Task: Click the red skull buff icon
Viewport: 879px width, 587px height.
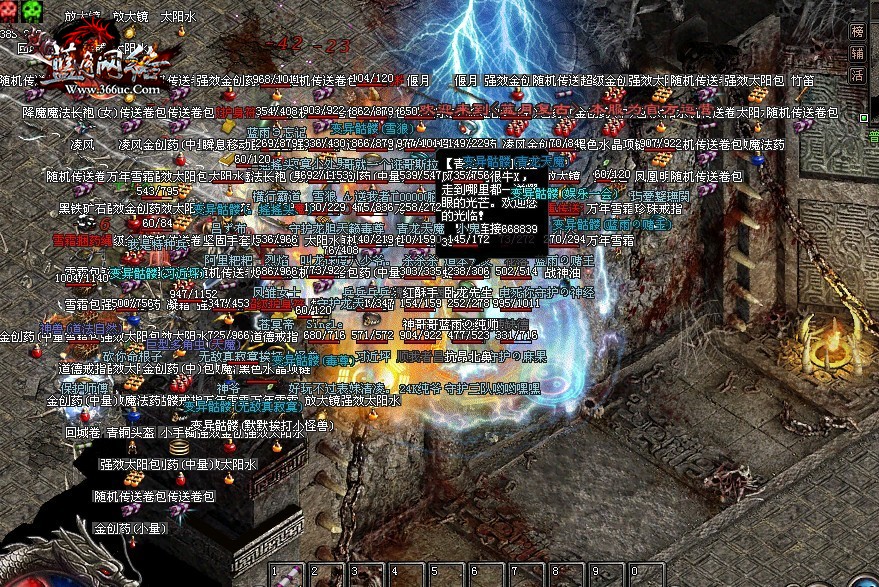Action: tap(10, 8)
